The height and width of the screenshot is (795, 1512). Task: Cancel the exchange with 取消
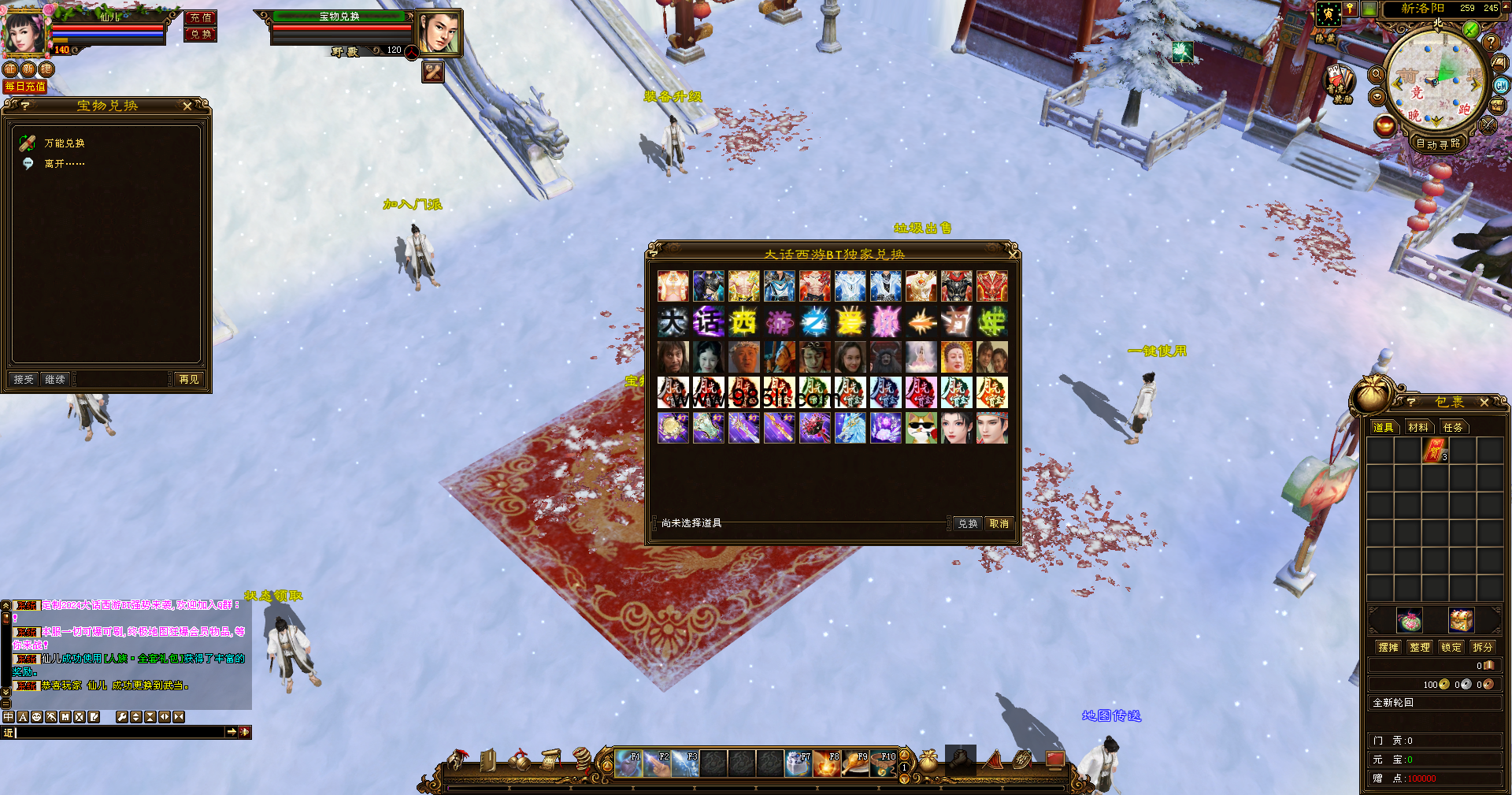click(x=999, y=524)
